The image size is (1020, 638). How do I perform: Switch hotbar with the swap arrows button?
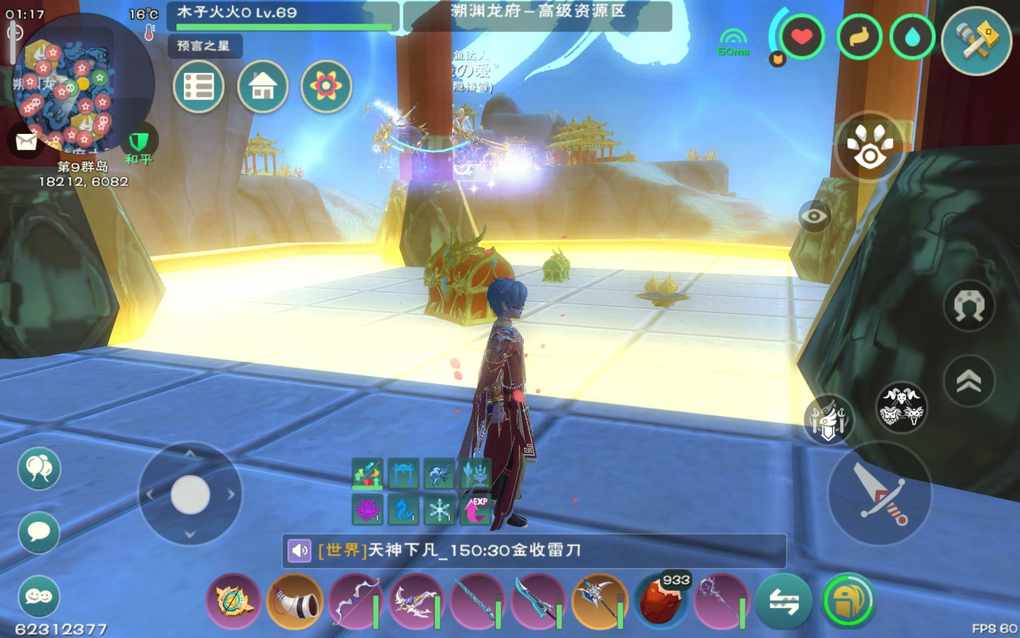point(784,601)
